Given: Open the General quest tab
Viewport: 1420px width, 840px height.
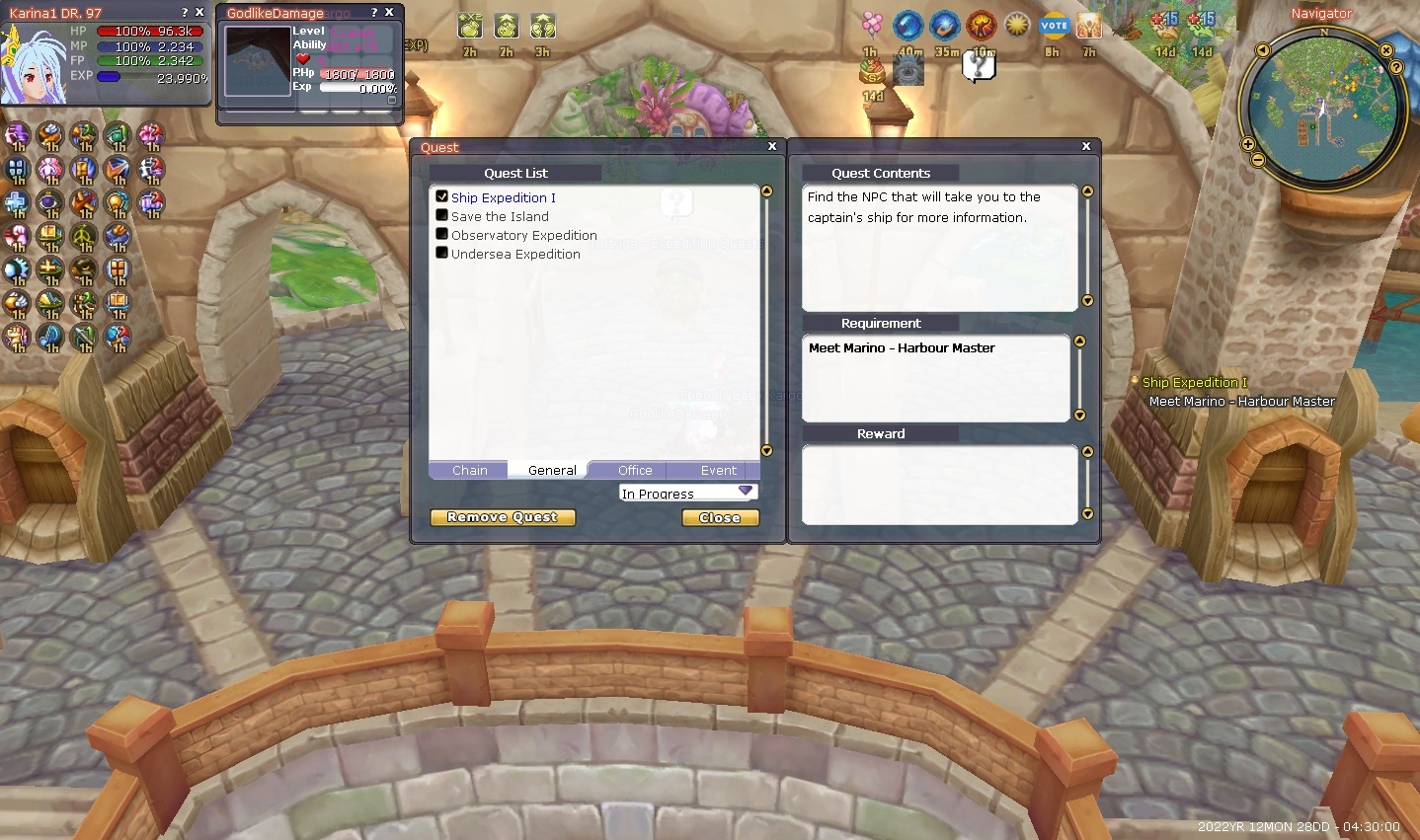Looking at the screenshot, I should tap(552, 471).
